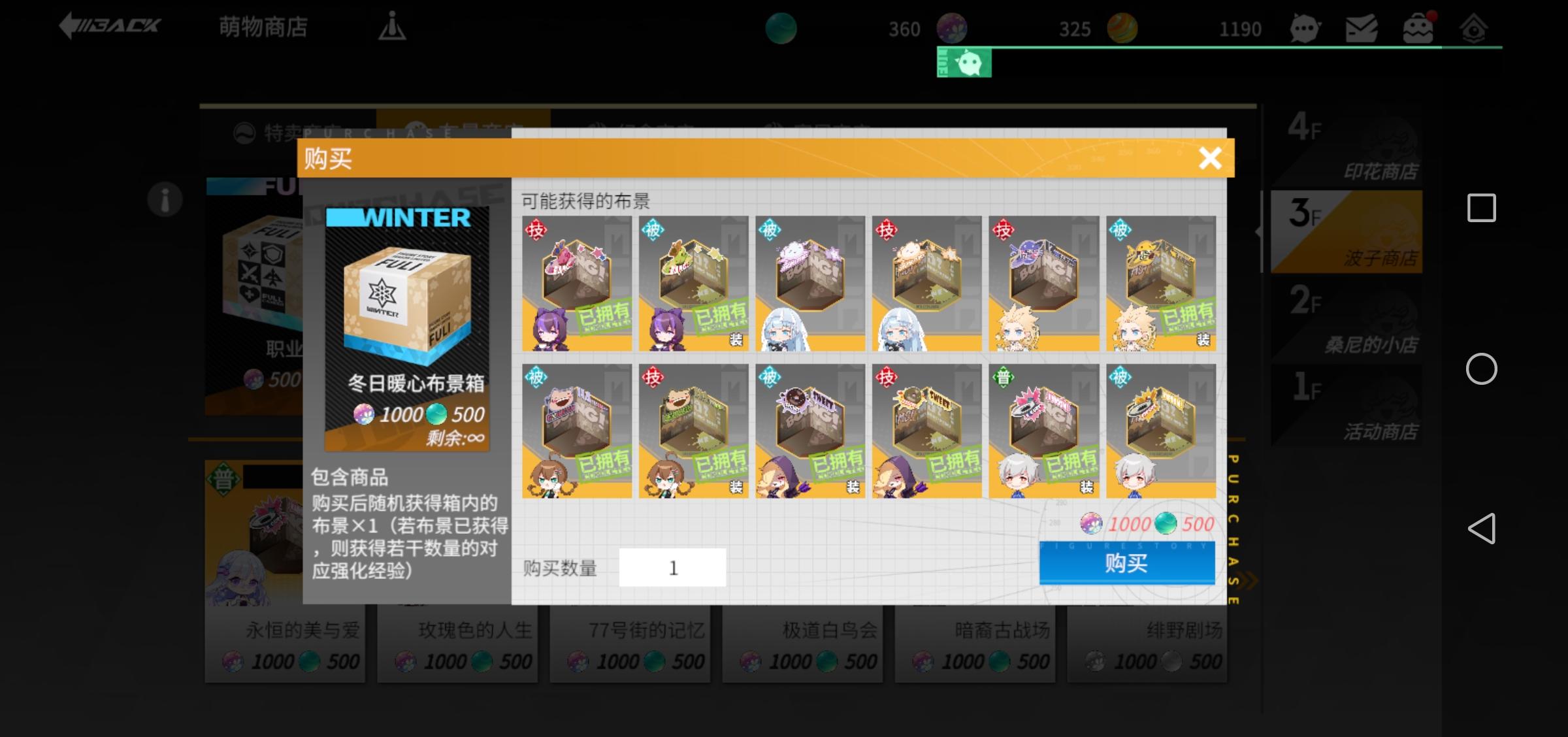This screenshot has width=1568, height=737.
Task: Open the gift bag icon with red notification dot
Action: (1420, 27)
